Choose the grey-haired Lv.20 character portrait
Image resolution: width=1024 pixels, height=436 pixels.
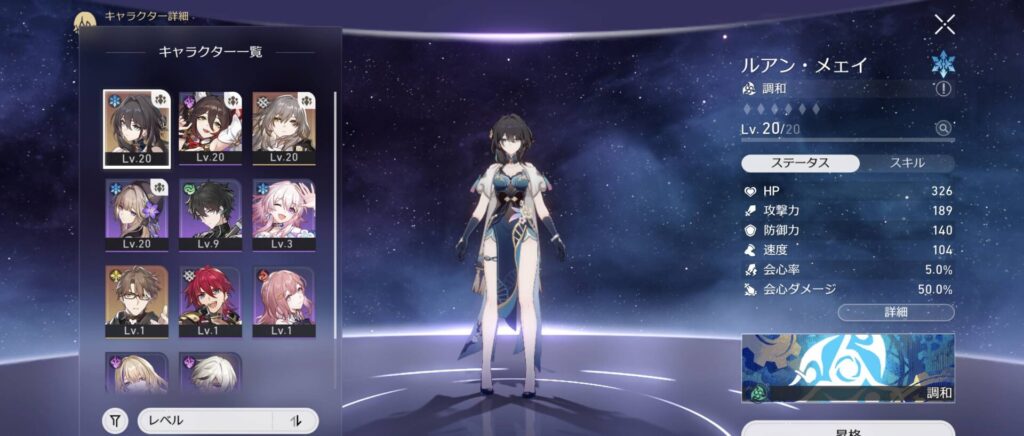click(x=285, y=128)
